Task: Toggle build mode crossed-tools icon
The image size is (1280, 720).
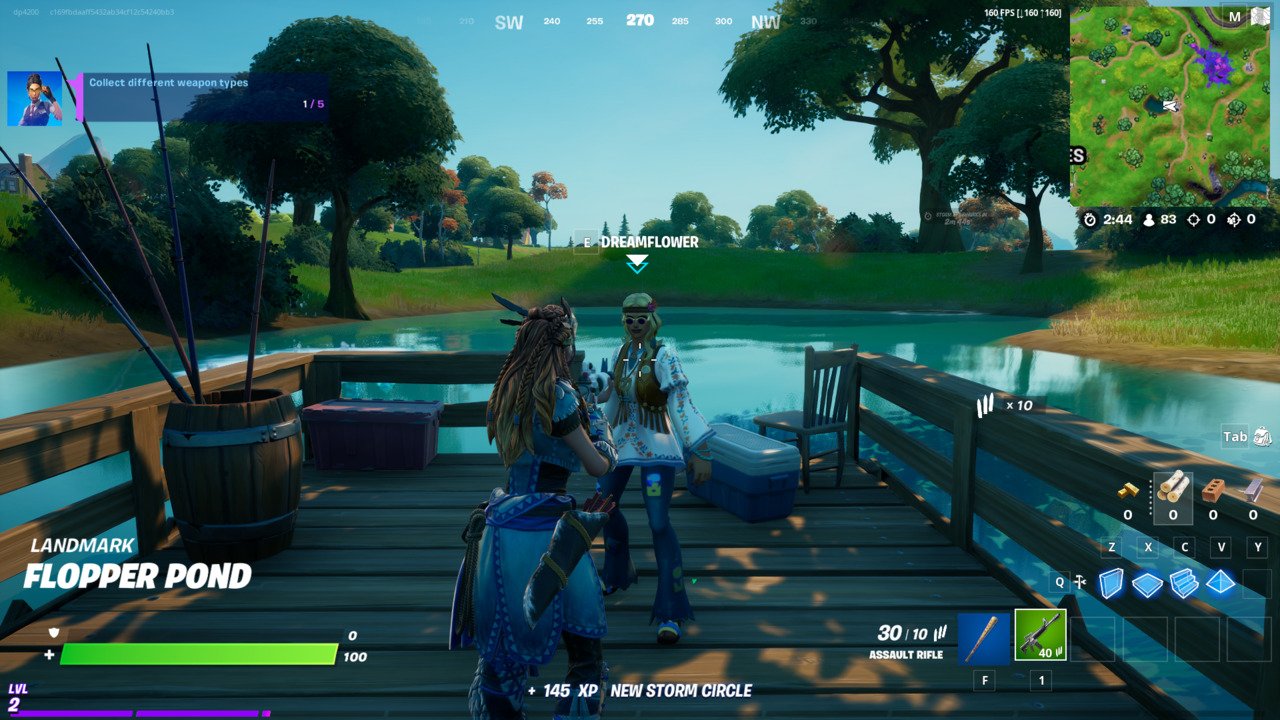Action: pos(1080,582)
